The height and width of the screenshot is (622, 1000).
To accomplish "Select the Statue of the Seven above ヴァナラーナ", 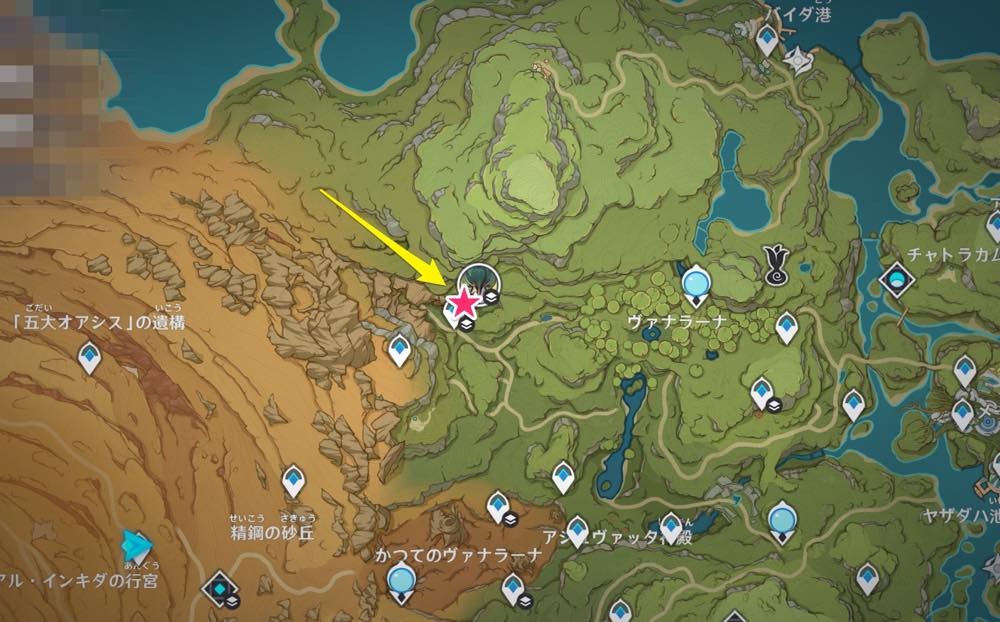I will tap(695, 283).
